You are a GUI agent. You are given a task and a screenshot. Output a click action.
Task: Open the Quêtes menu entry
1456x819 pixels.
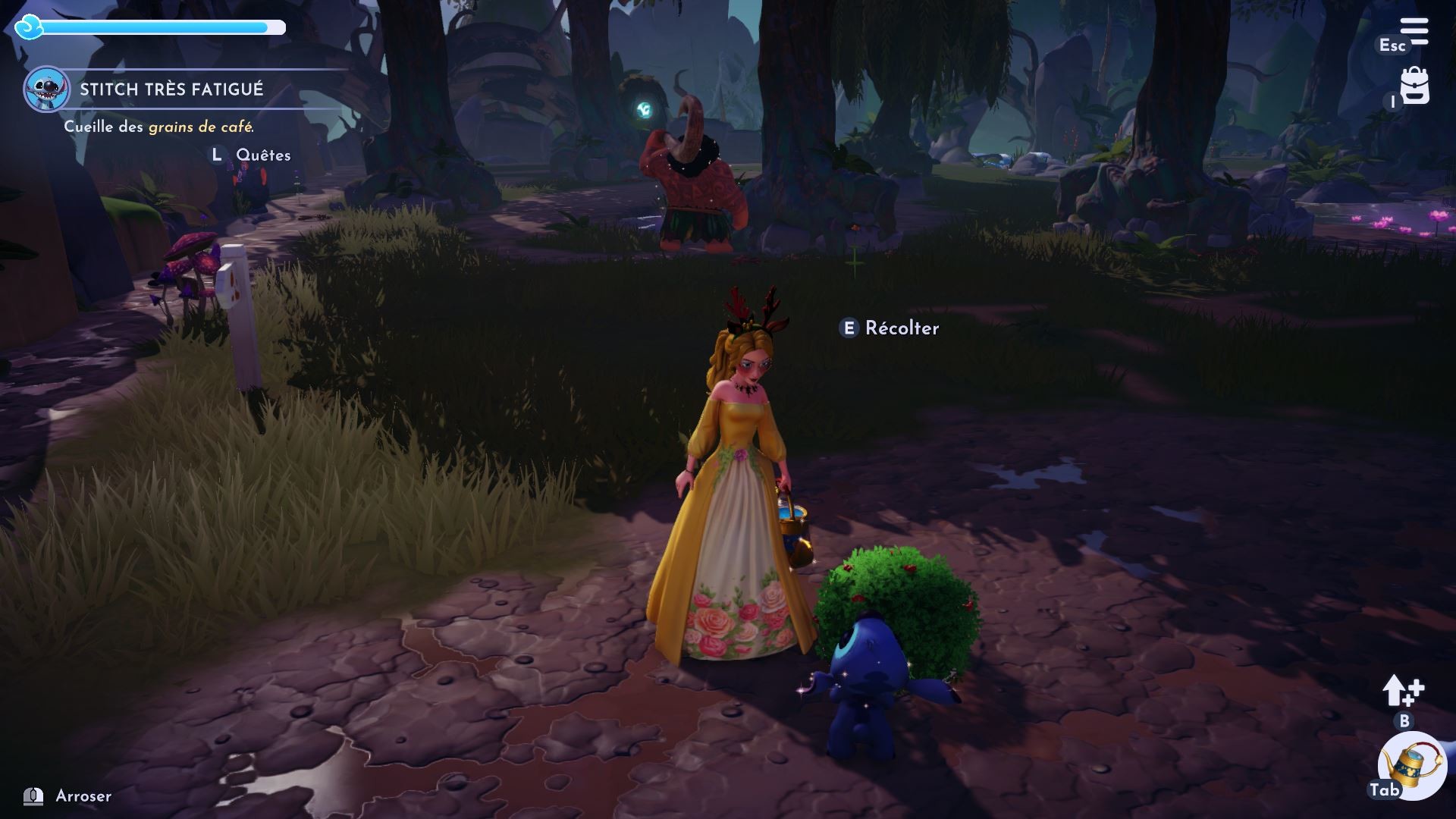point(262,155)
